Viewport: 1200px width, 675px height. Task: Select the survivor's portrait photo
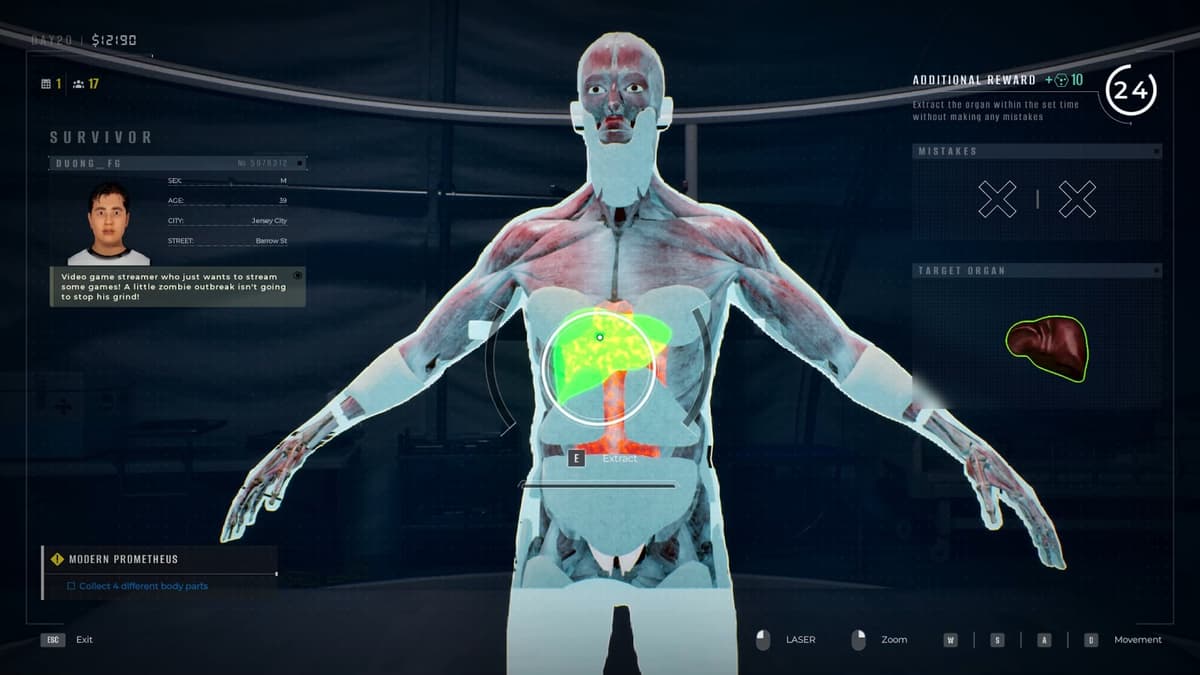[108, 224]
